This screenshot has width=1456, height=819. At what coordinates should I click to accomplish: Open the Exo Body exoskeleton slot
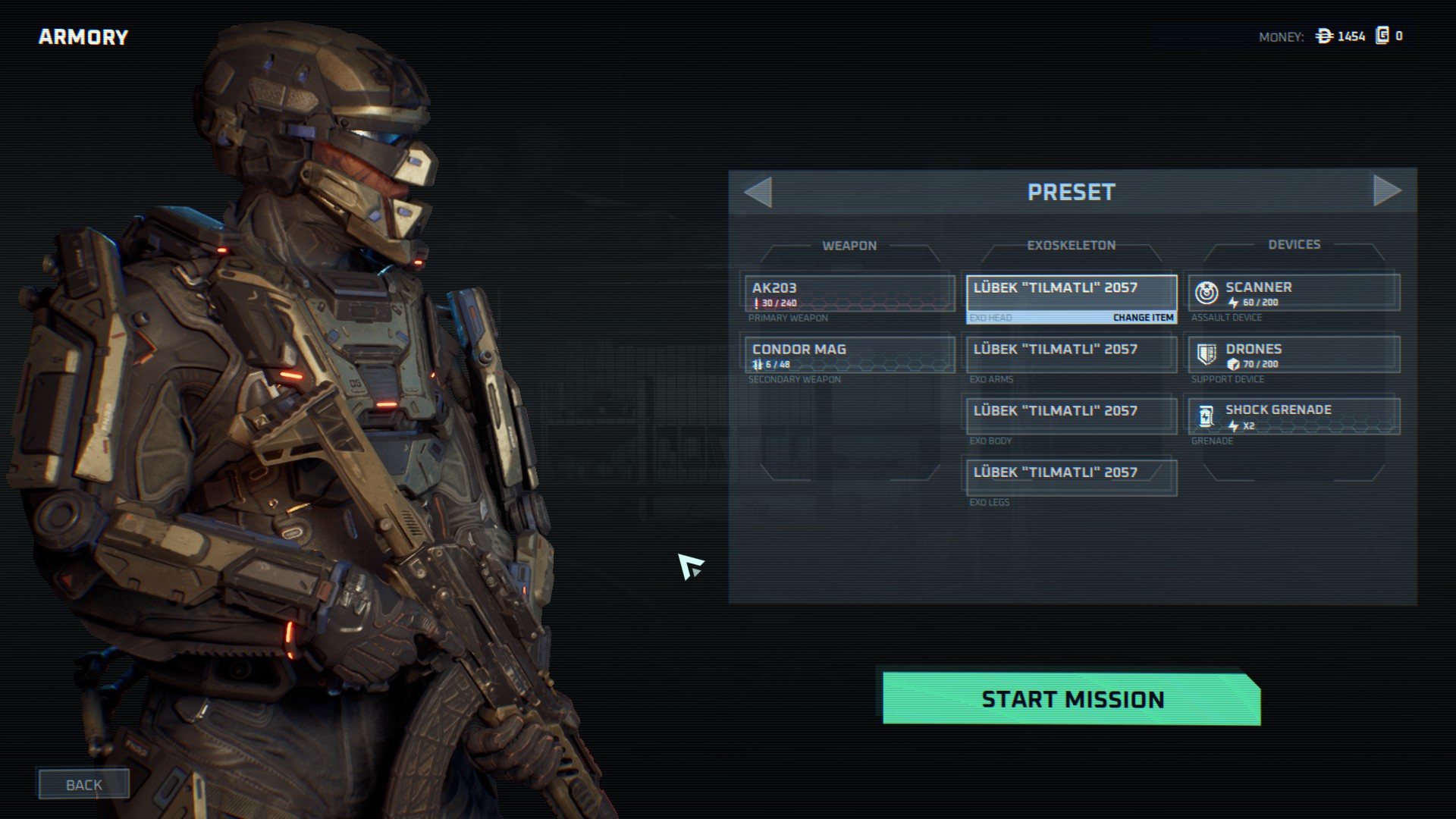[1071, 416]
